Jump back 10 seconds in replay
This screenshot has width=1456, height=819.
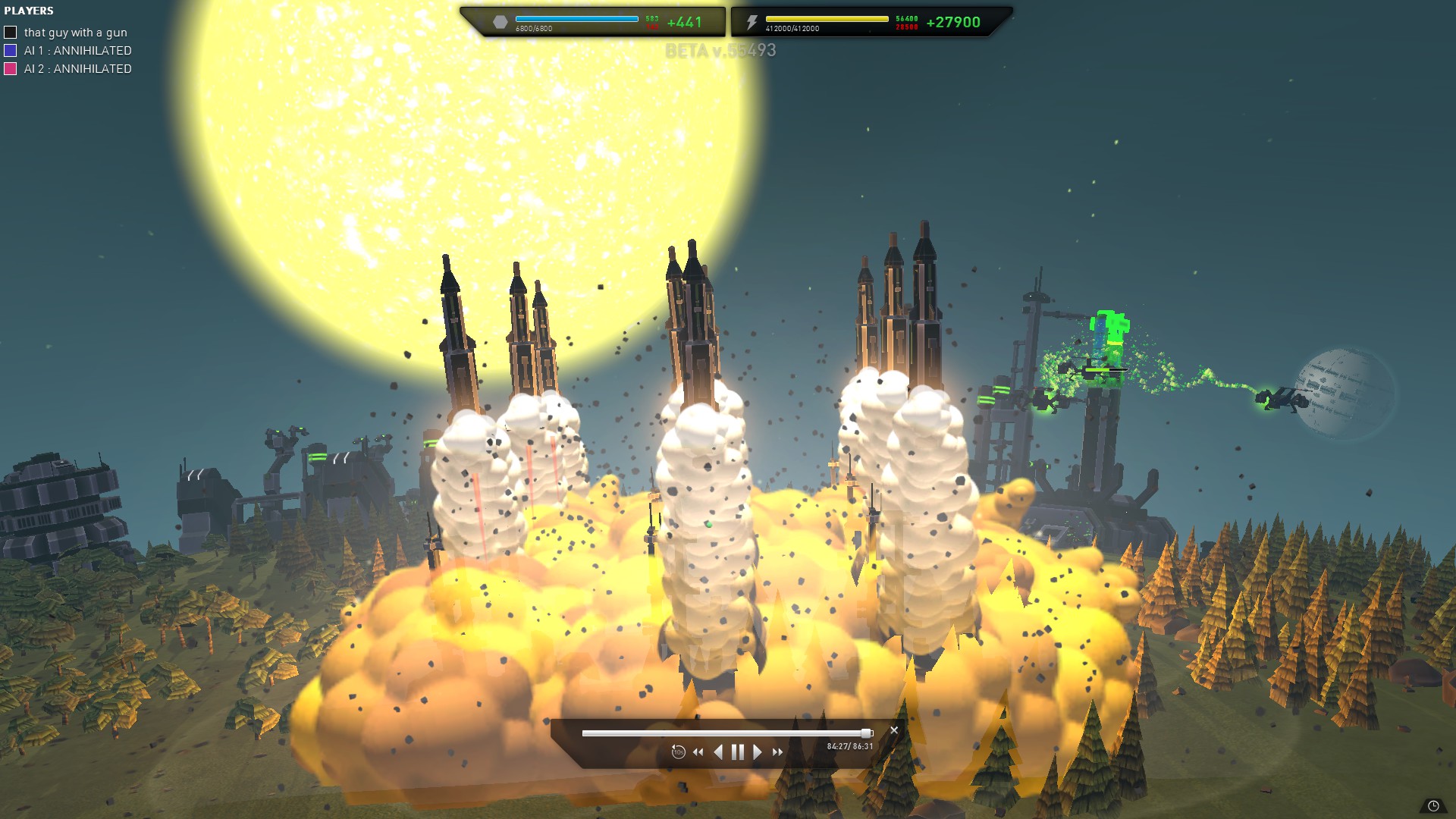(x=678, y=752)
